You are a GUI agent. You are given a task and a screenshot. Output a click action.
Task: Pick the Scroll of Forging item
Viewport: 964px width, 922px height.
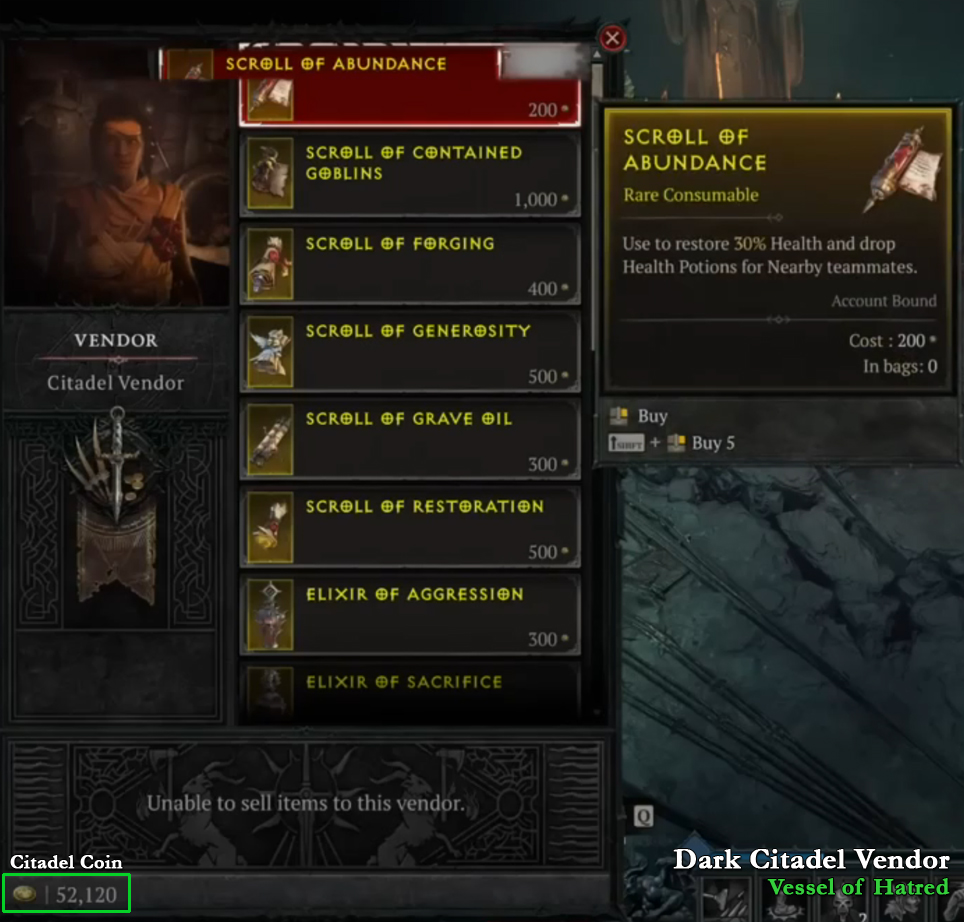(x=410, y=263)
